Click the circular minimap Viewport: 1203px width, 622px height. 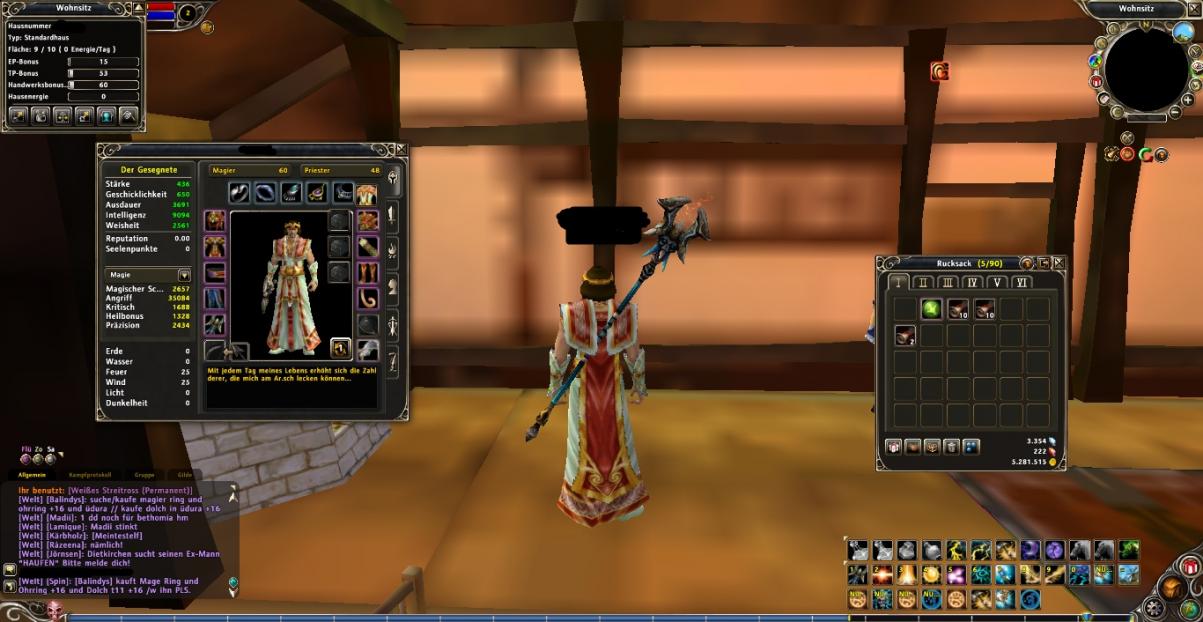(x=1146, y=70)
